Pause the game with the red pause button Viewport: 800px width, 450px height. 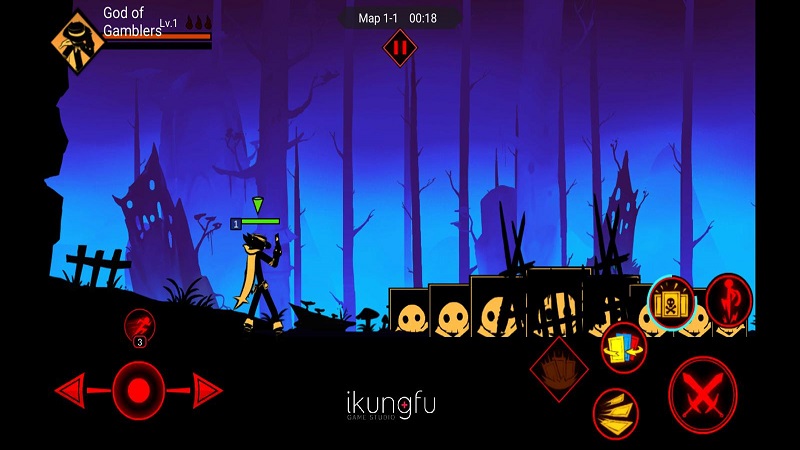click(x=400, y=47)
